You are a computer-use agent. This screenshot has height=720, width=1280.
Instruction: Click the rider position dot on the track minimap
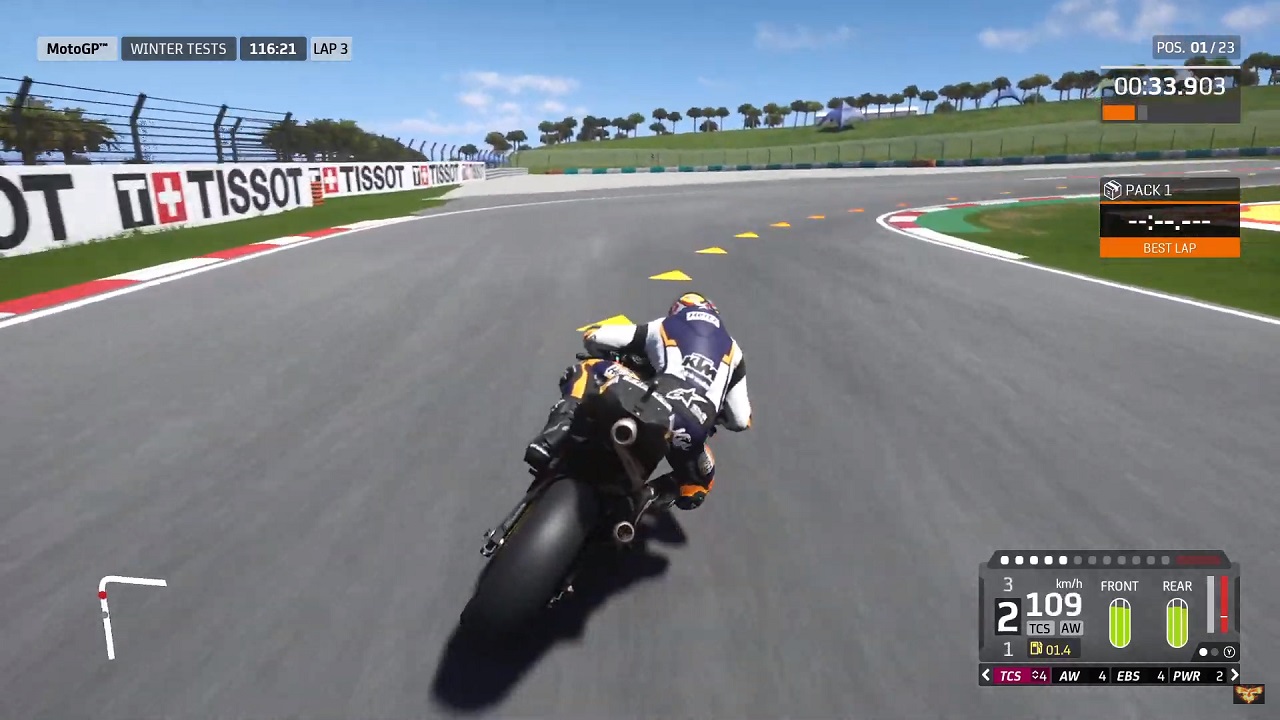102,595
